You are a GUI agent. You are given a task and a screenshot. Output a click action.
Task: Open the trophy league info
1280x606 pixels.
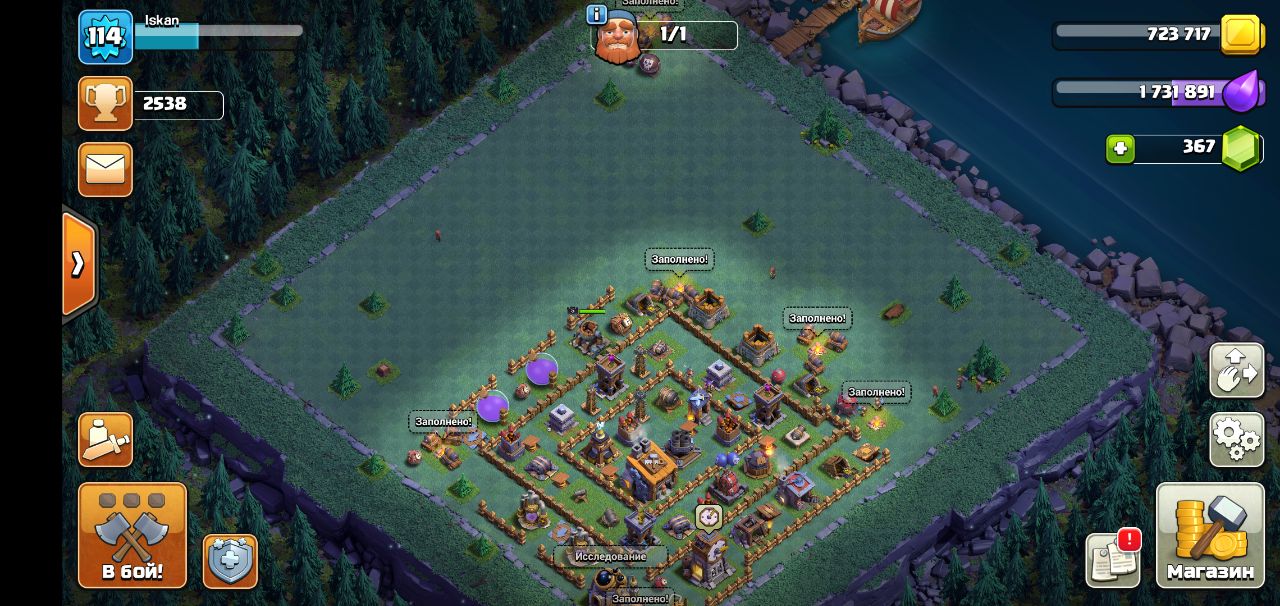tap(105, 104)
